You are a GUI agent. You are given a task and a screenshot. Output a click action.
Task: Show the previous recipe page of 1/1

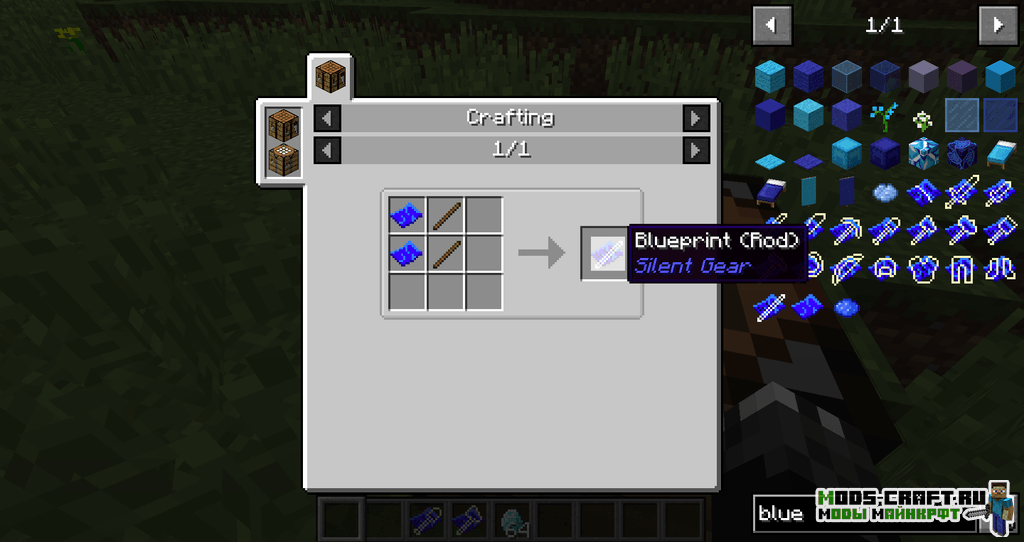coord(328,150)
